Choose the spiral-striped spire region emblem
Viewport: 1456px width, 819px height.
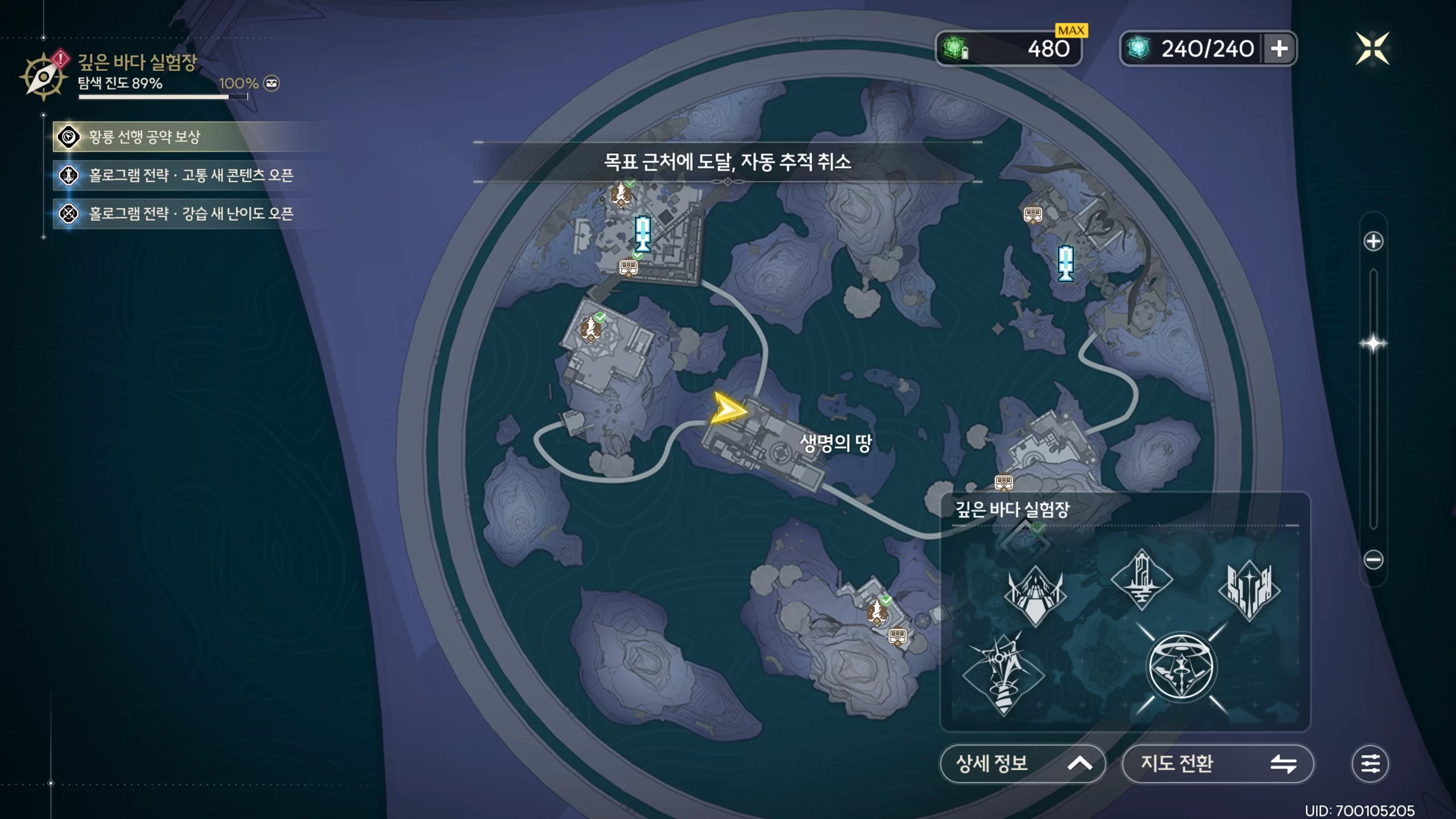(1003, 675)
